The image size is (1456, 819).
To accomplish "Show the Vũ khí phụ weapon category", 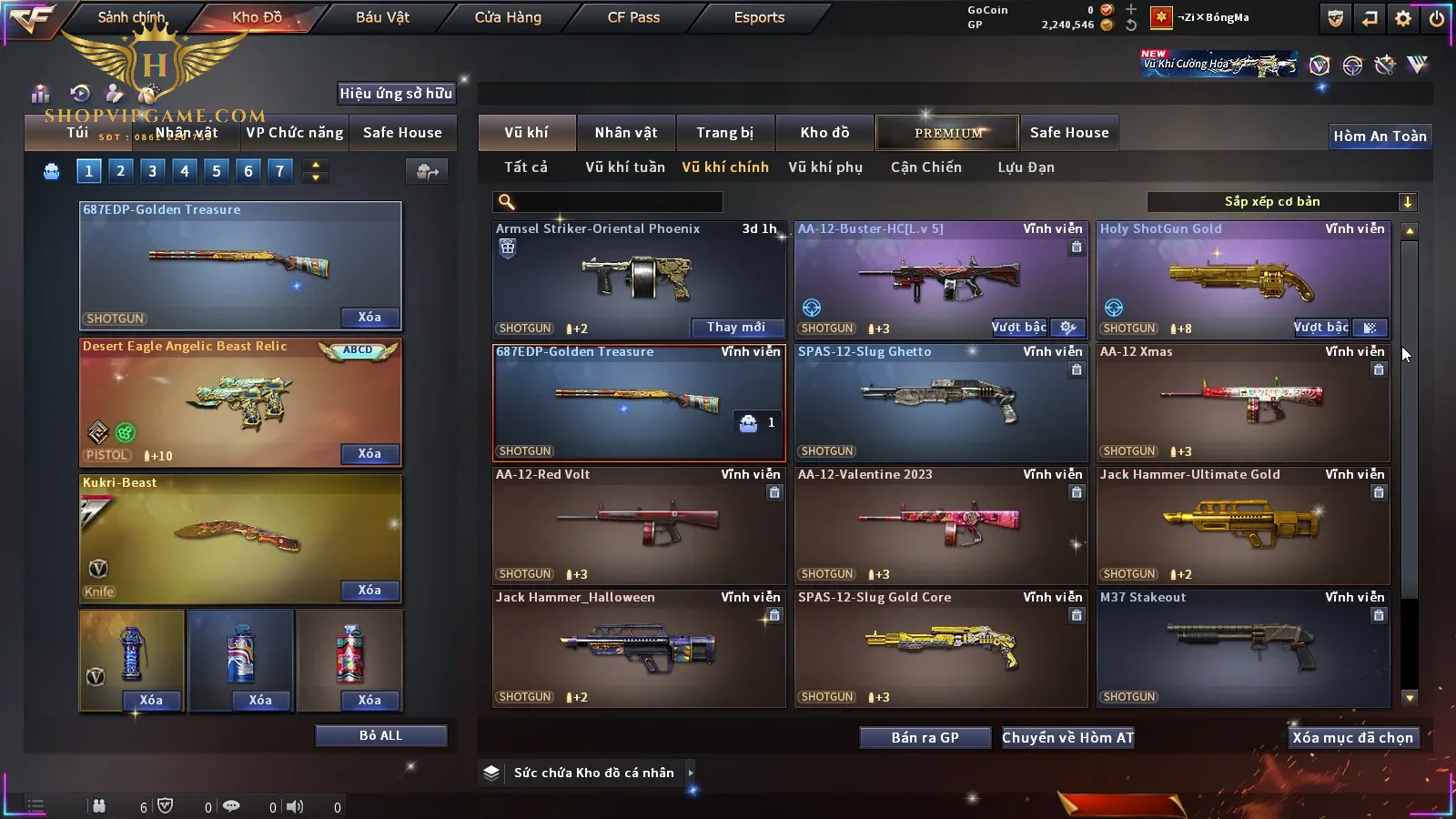I will (x=824, y=167).
